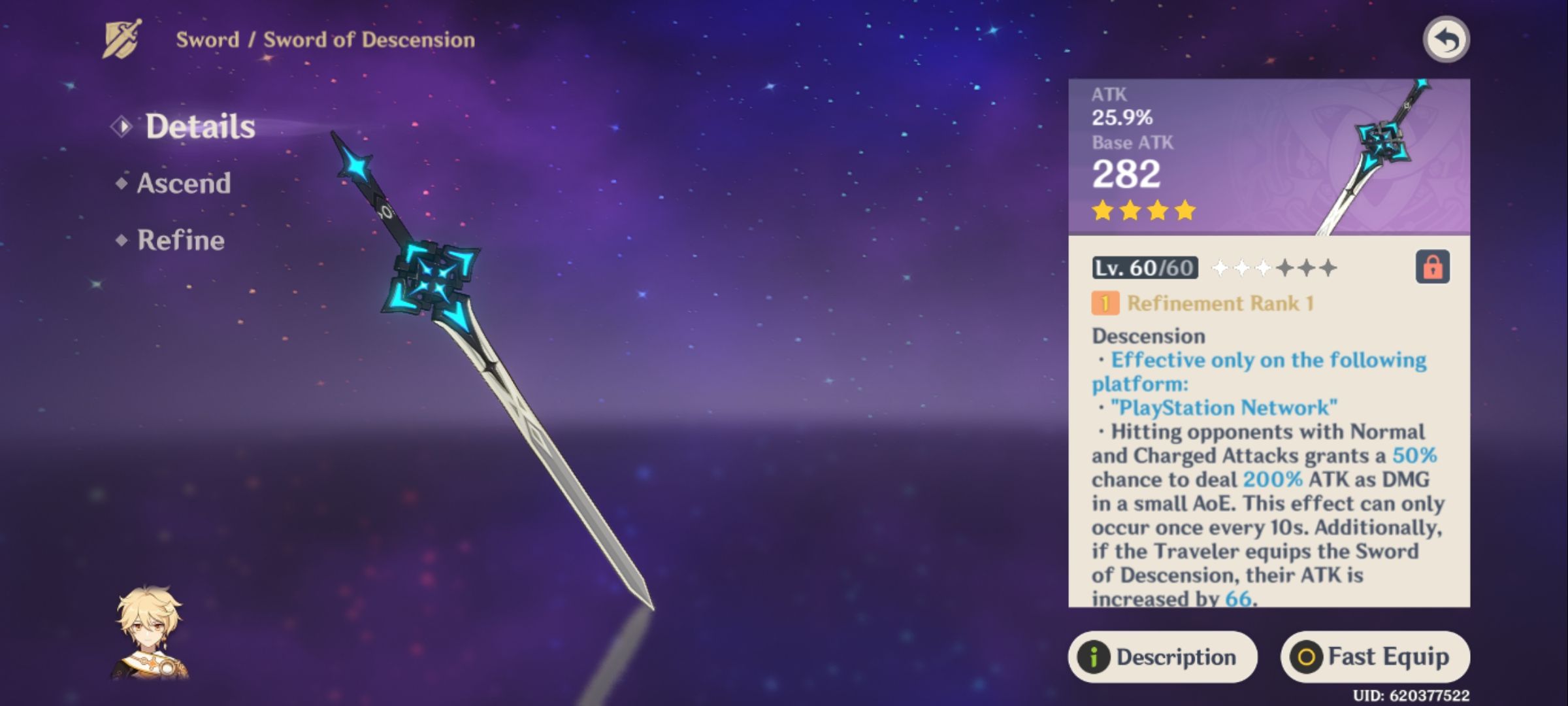The width and height of the screenshot is (1568, 706).
Task: Click the sword weapon type icon
Action: coord(120,39)
